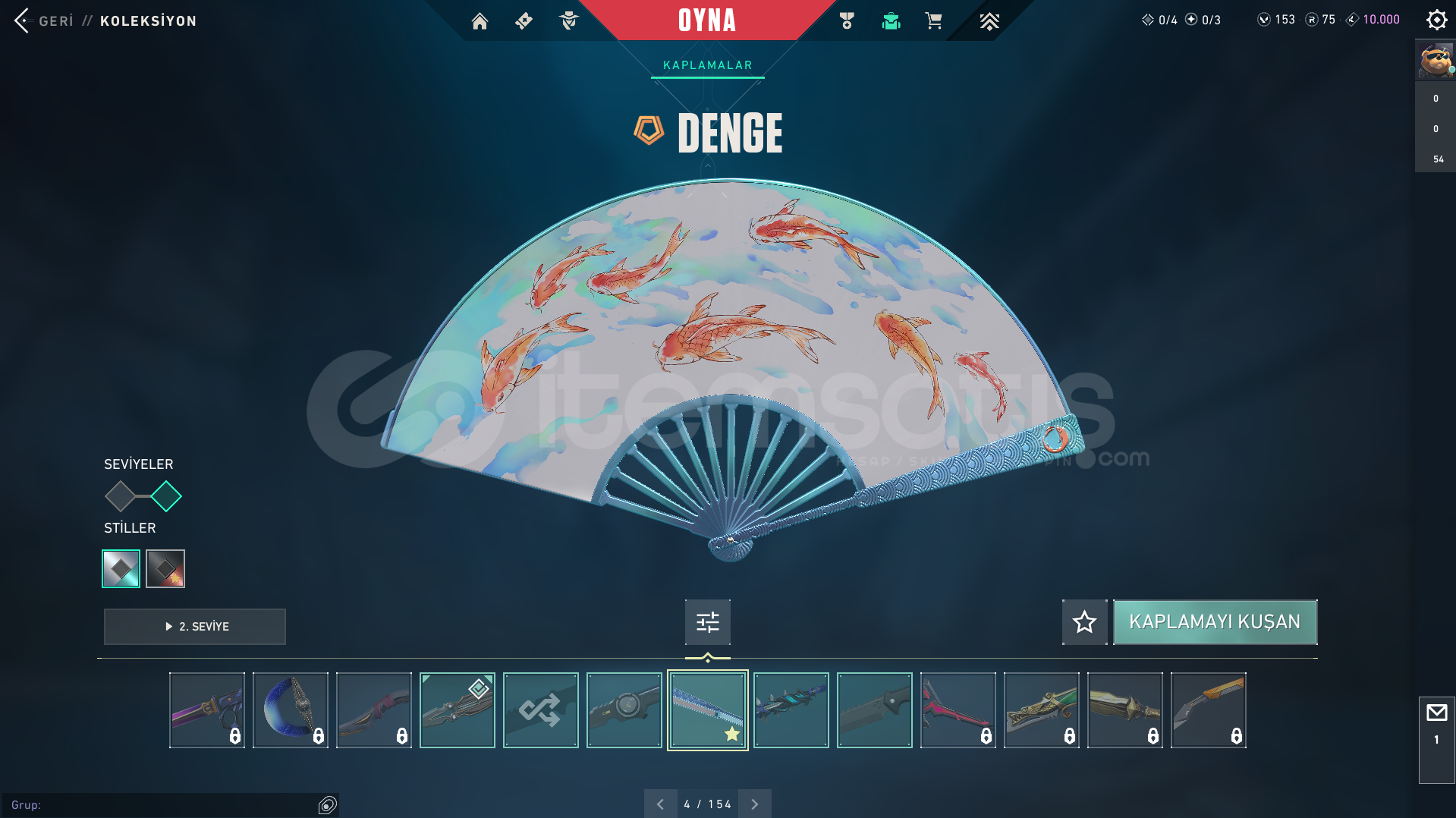The width and height of the screenshot is (1456, 818).
Task: Select the first level diamond
Action: tap(120, 497)
